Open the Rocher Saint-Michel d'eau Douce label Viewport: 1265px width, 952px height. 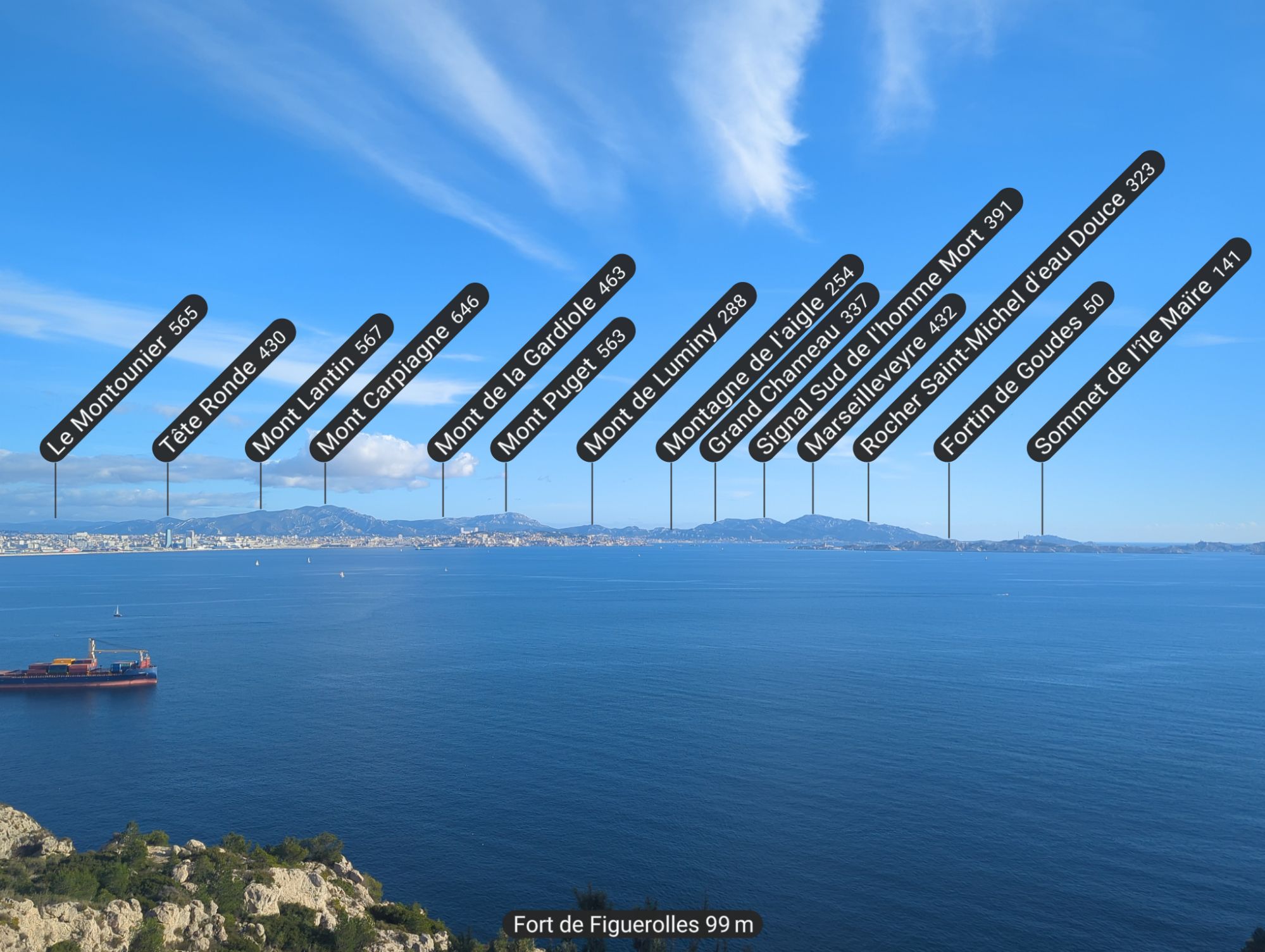coord(1009,306)
